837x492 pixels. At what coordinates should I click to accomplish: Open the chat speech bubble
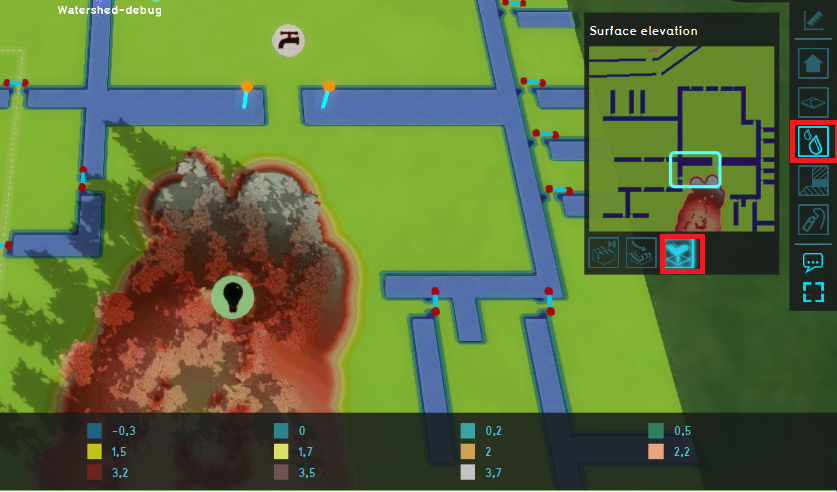pos(814,262)
